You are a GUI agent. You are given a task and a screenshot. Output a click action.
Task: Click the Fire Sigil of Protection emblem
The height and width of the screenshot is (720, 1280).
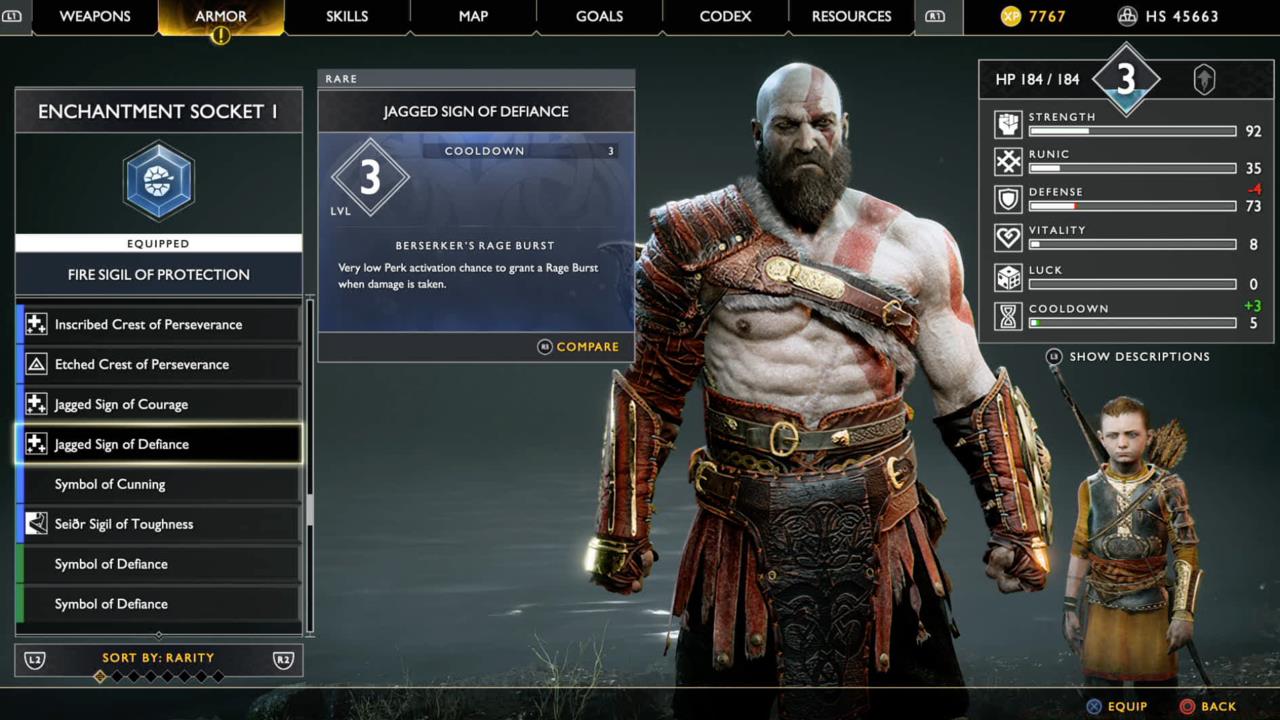158,181
